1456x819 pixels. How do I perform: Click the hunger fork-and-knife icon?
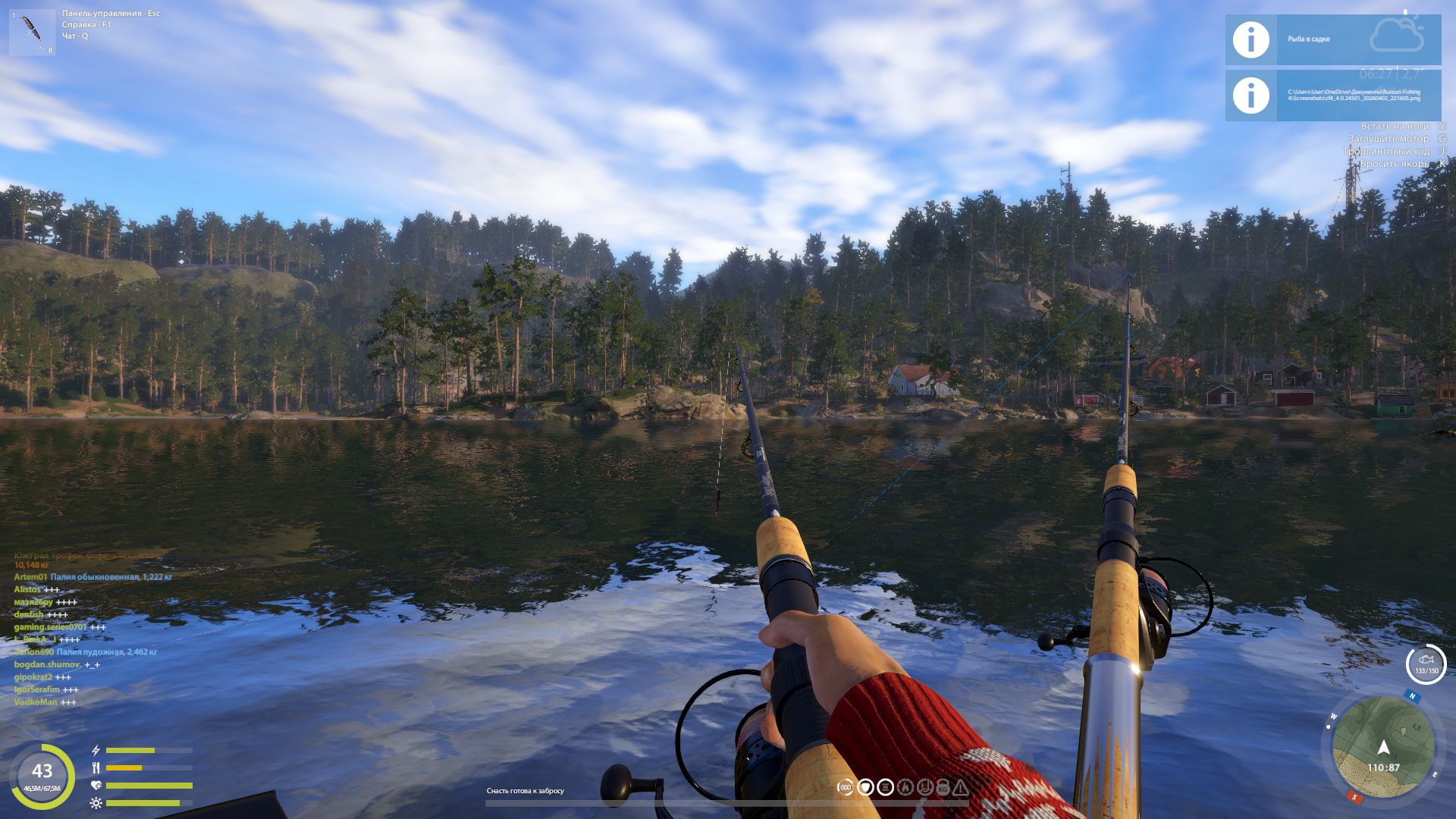click(96, 767)
